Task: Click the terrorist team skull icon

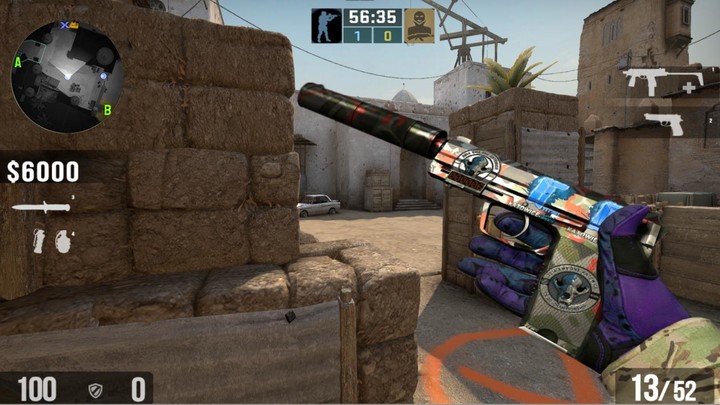Action: (419, 27)
